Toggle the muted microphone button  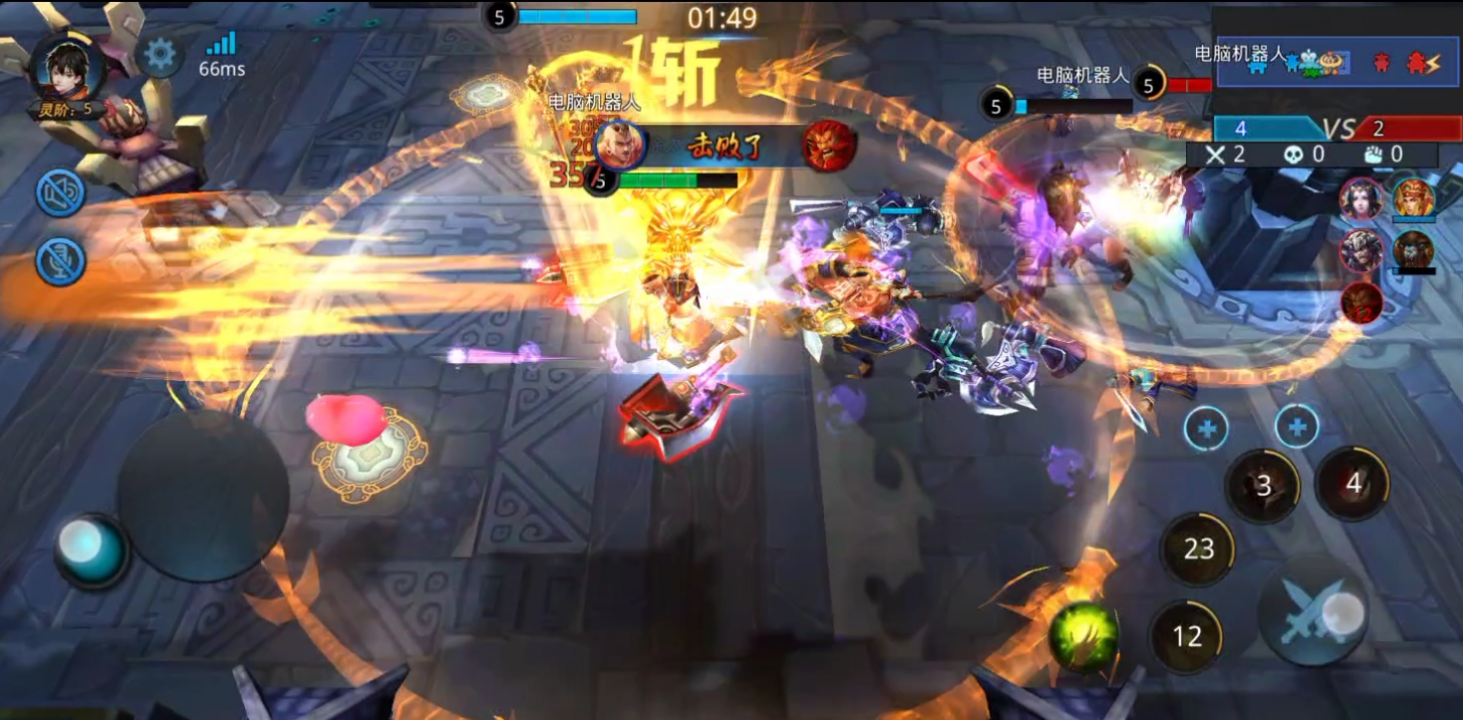click(60, 261)
